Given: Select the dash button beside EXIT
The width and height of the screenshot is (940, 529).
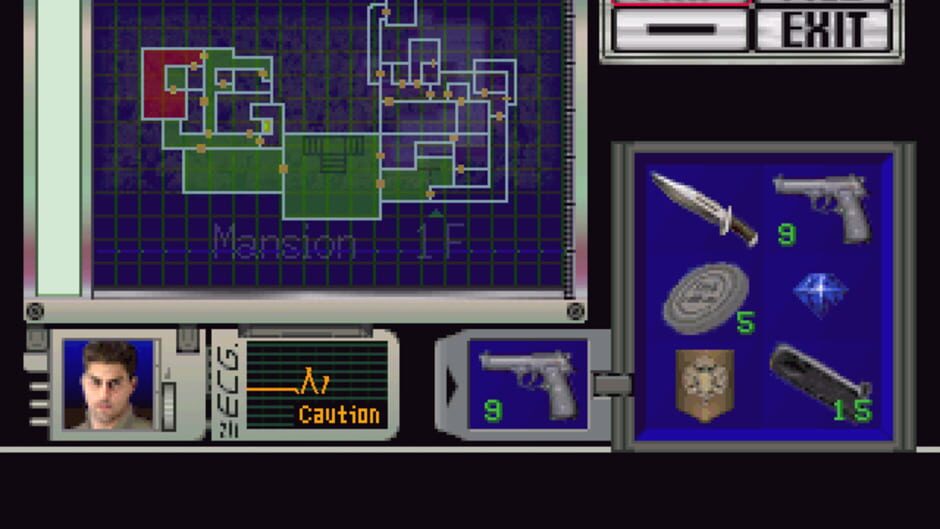Looking at the screenshot, I should tap(680, 30).
